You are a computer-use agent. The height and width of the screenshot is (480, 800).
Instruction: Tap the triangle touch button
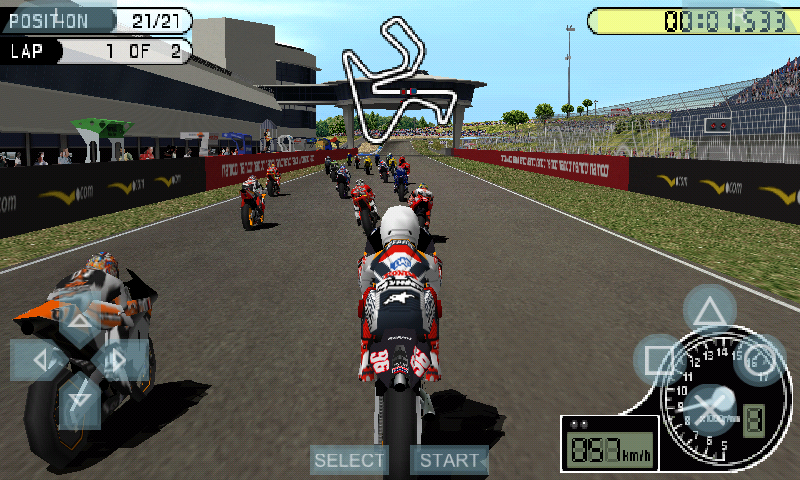709,310
